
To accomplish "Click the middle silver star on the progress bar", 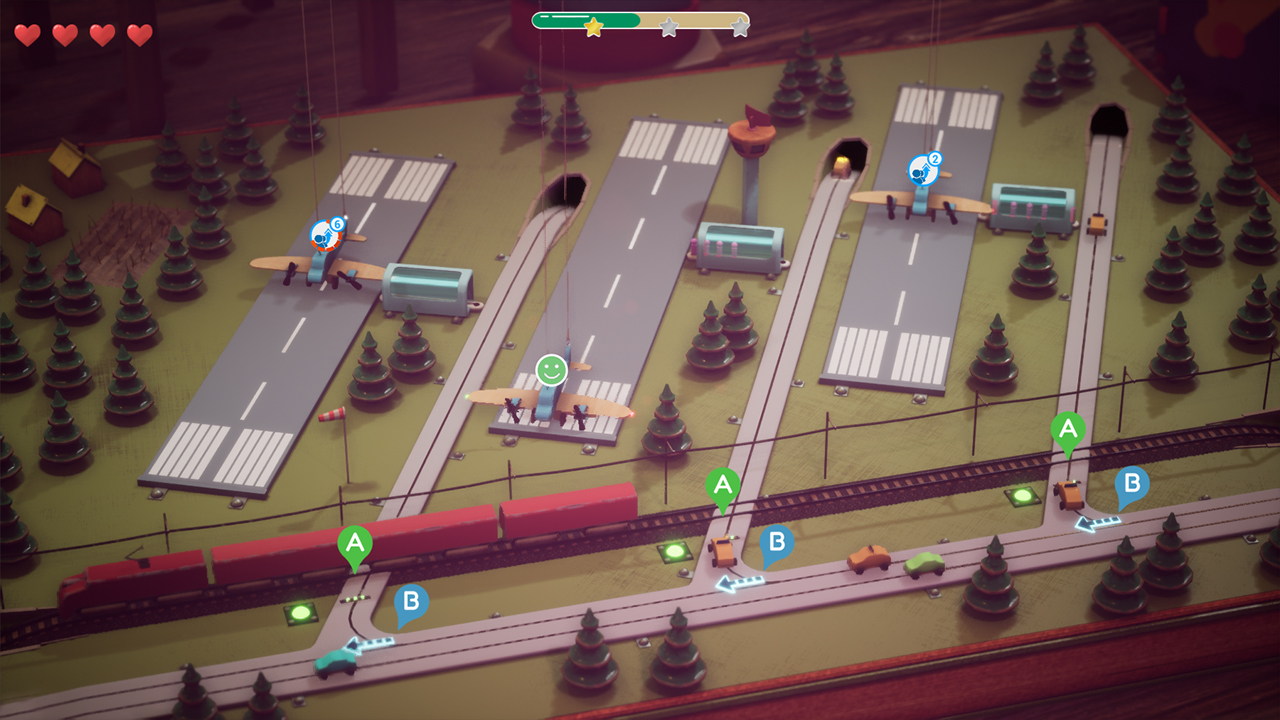I will (x=667, y=28).
